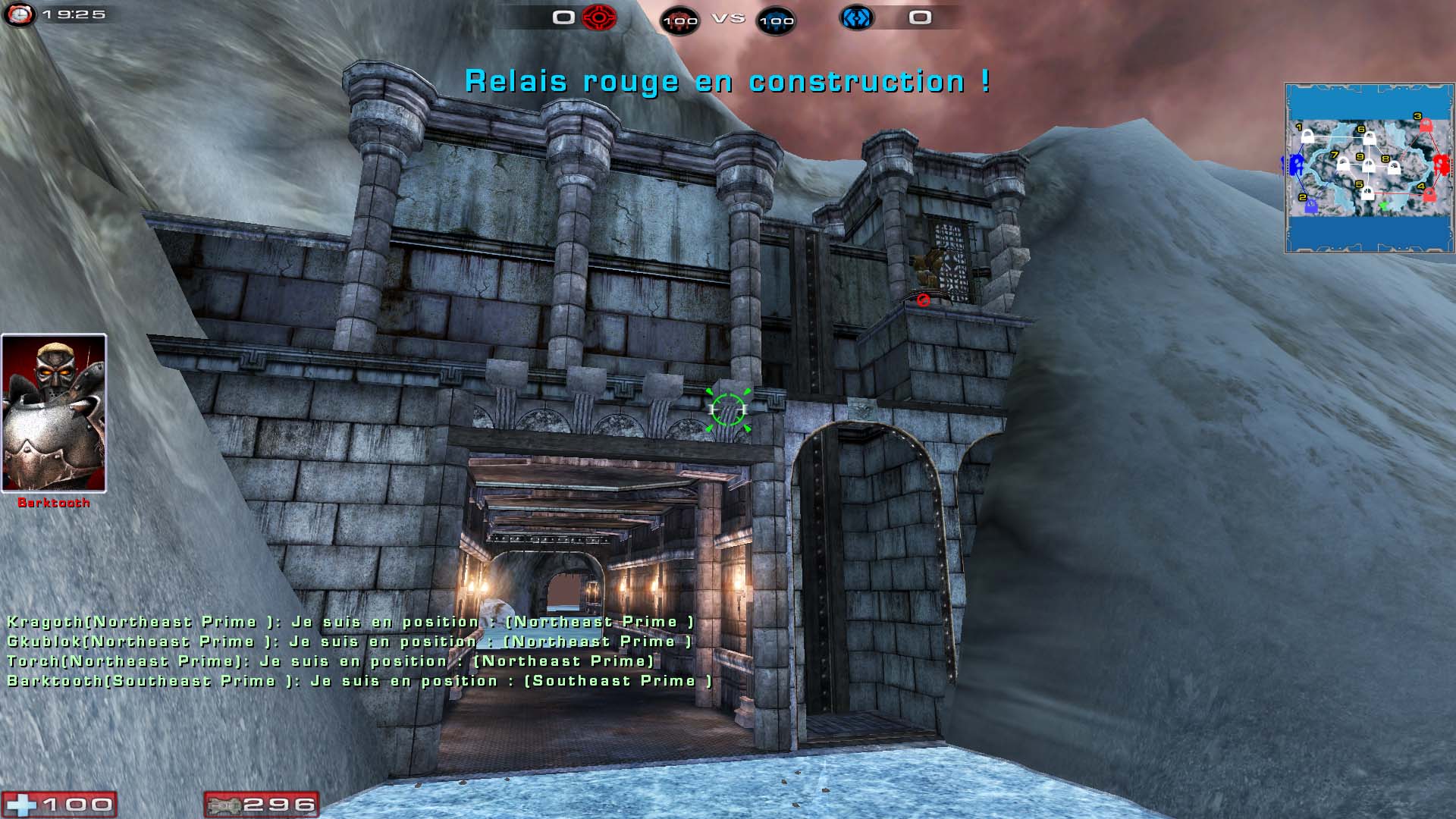1456x819 pixels.
Task: Click the red power core on the minimap
Action: point(1442,164)
